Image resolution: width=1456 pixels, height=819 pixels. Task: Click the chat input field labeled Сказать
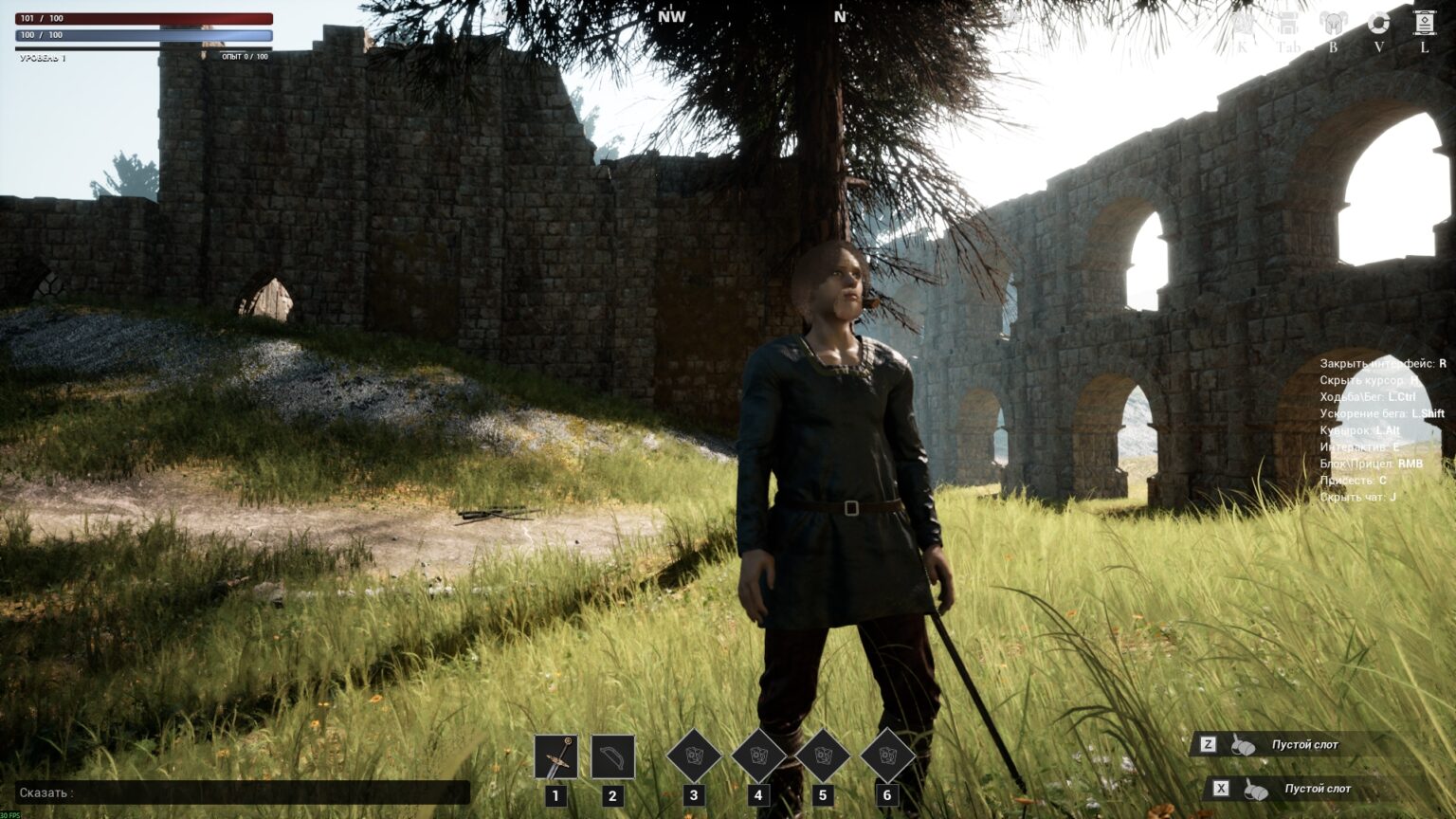(243, 792)
